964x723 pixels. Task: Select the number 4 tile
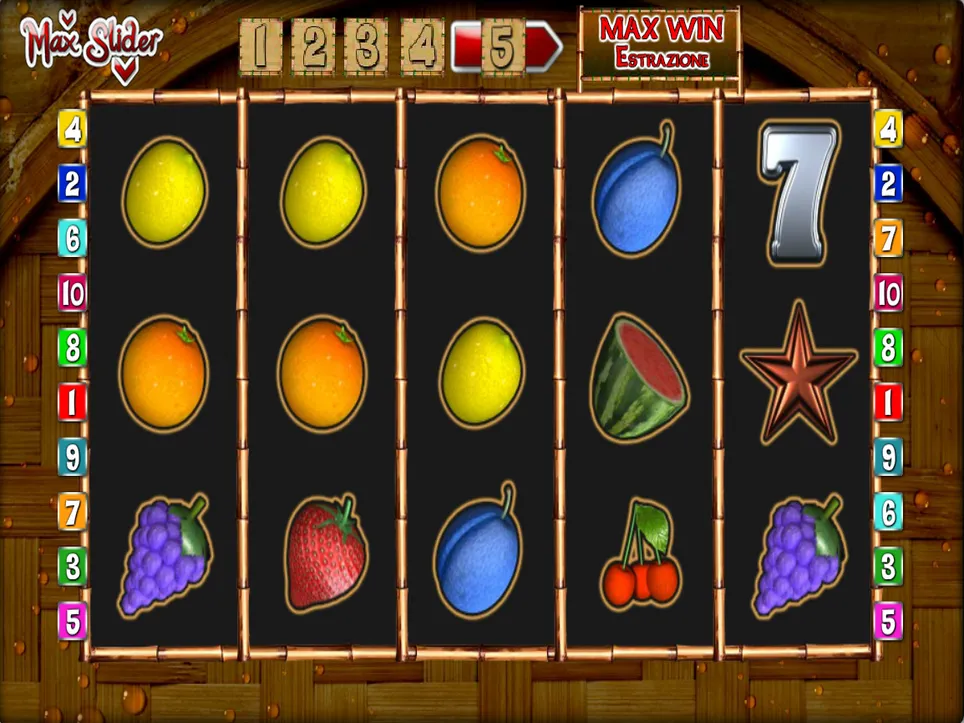(421, 47)
